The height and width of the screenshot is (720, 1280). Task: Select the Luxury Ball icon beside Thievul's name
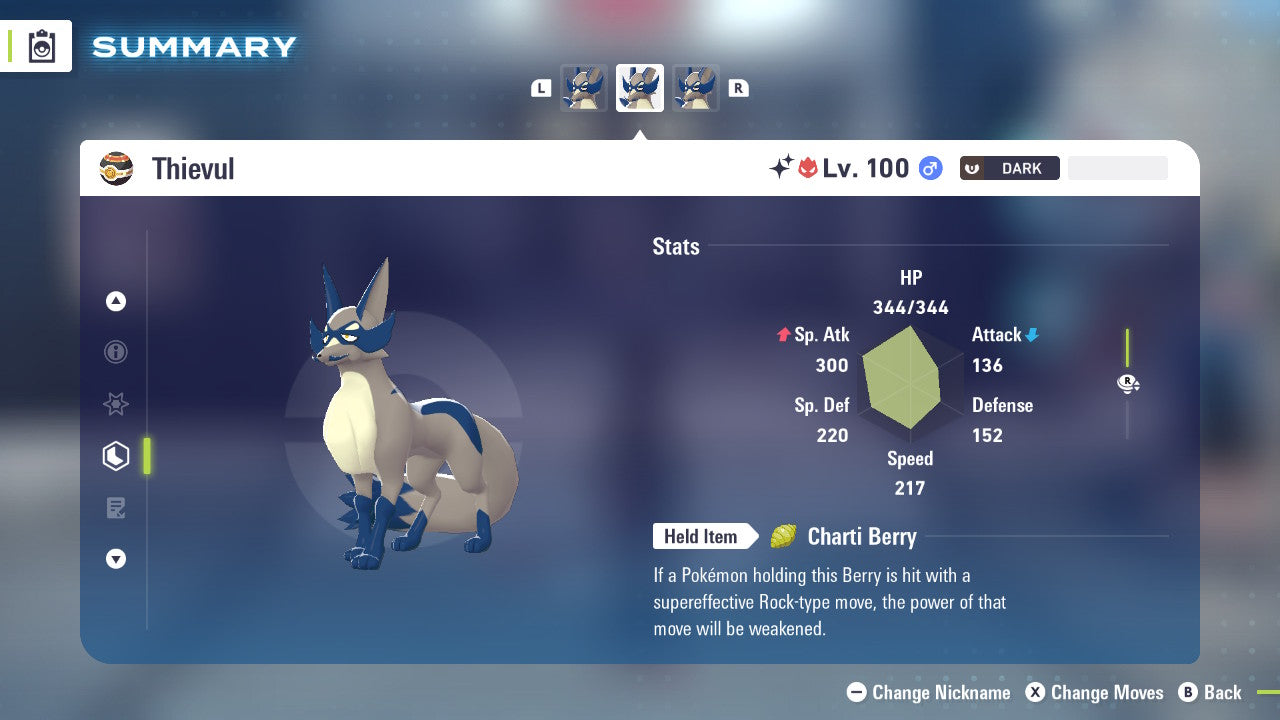[117, 168]
